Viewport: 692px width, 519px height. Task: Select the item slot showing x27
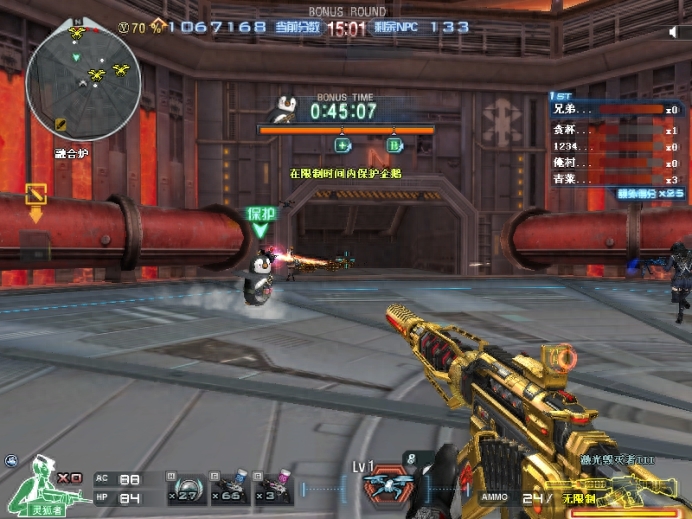[188, 489]
